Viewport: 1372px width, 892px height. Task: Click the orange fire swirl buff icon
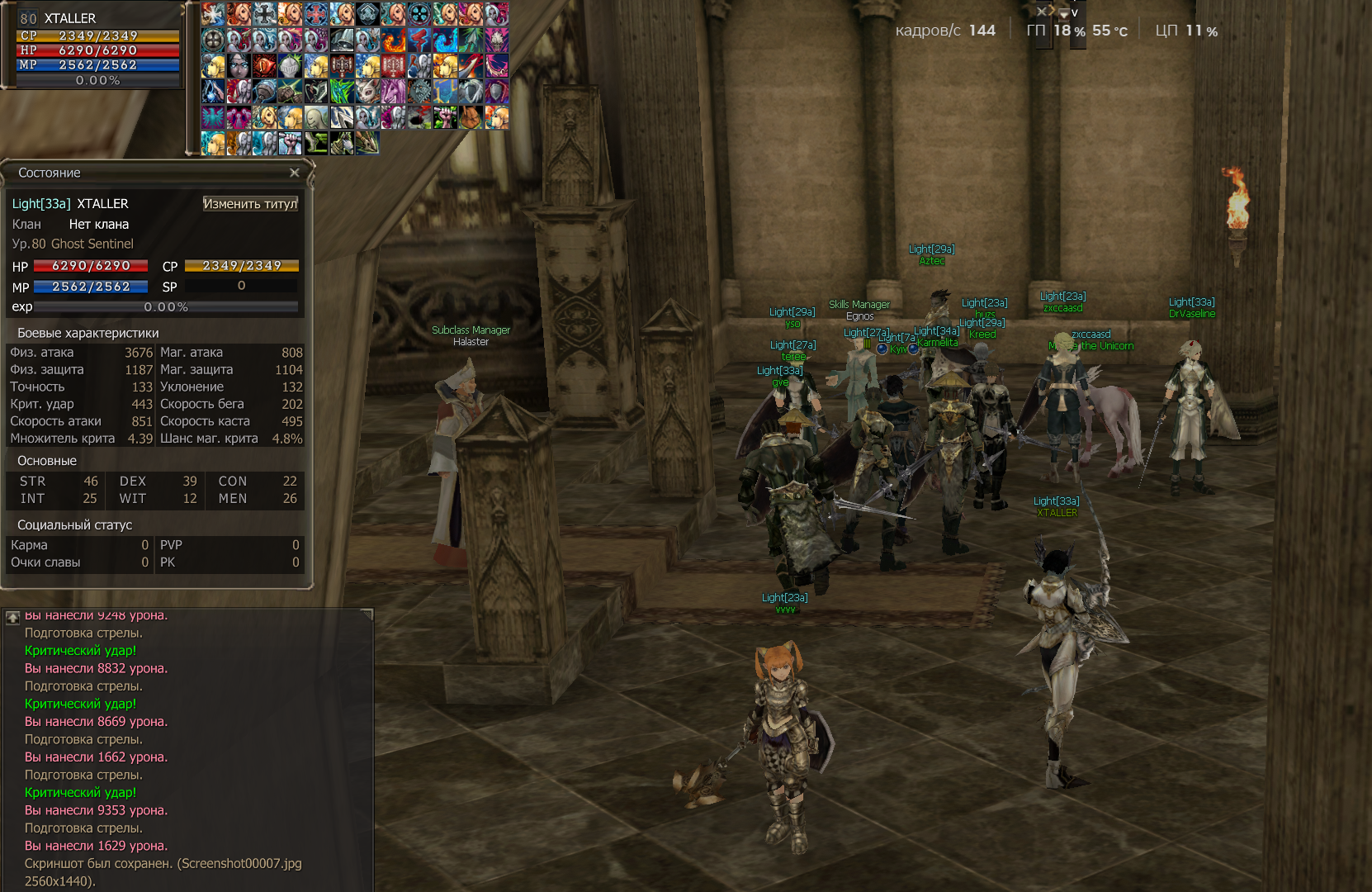[x=393, y=40]
